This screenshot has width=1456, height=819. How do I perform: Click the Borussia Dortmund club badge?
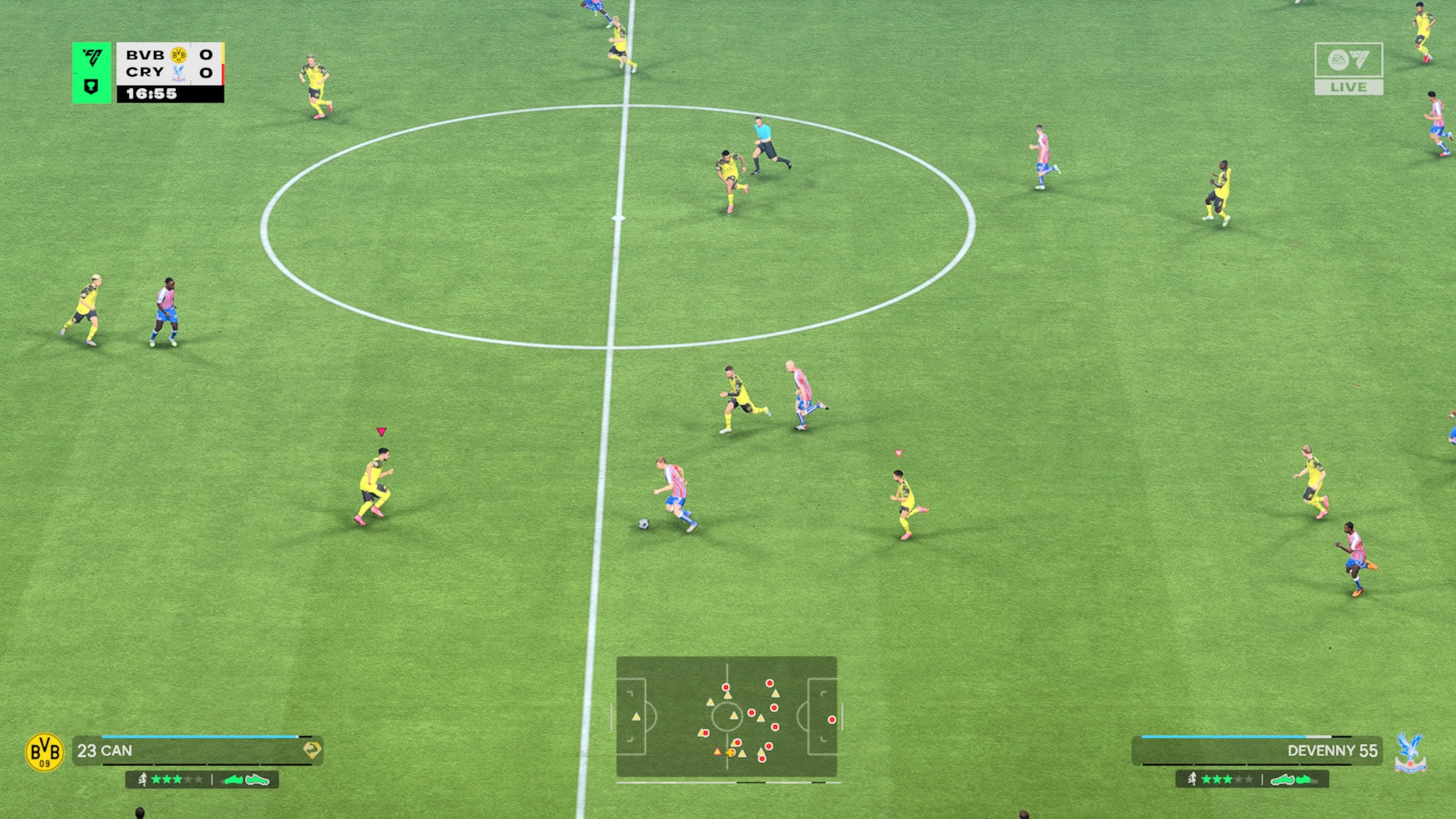[45, 752]
